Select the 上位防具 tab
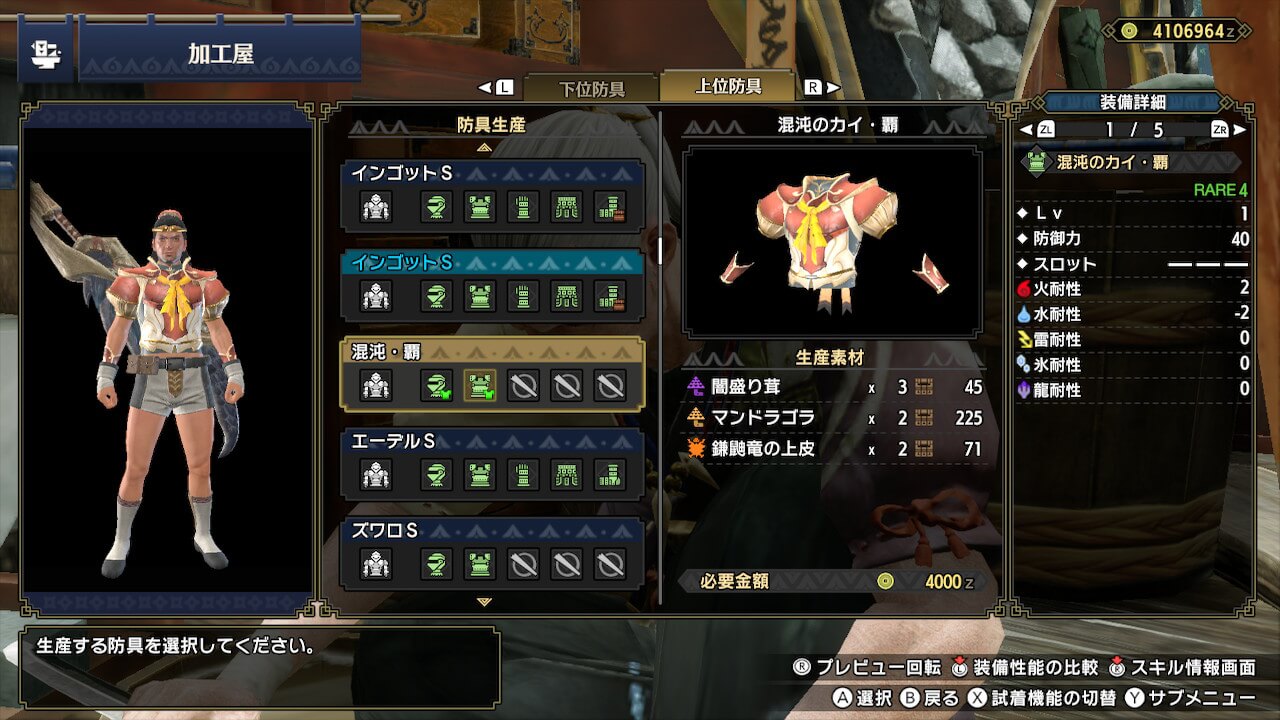The width and height of the screenshot is (1280, 720). pyautogui.click(x=728, y=86)
